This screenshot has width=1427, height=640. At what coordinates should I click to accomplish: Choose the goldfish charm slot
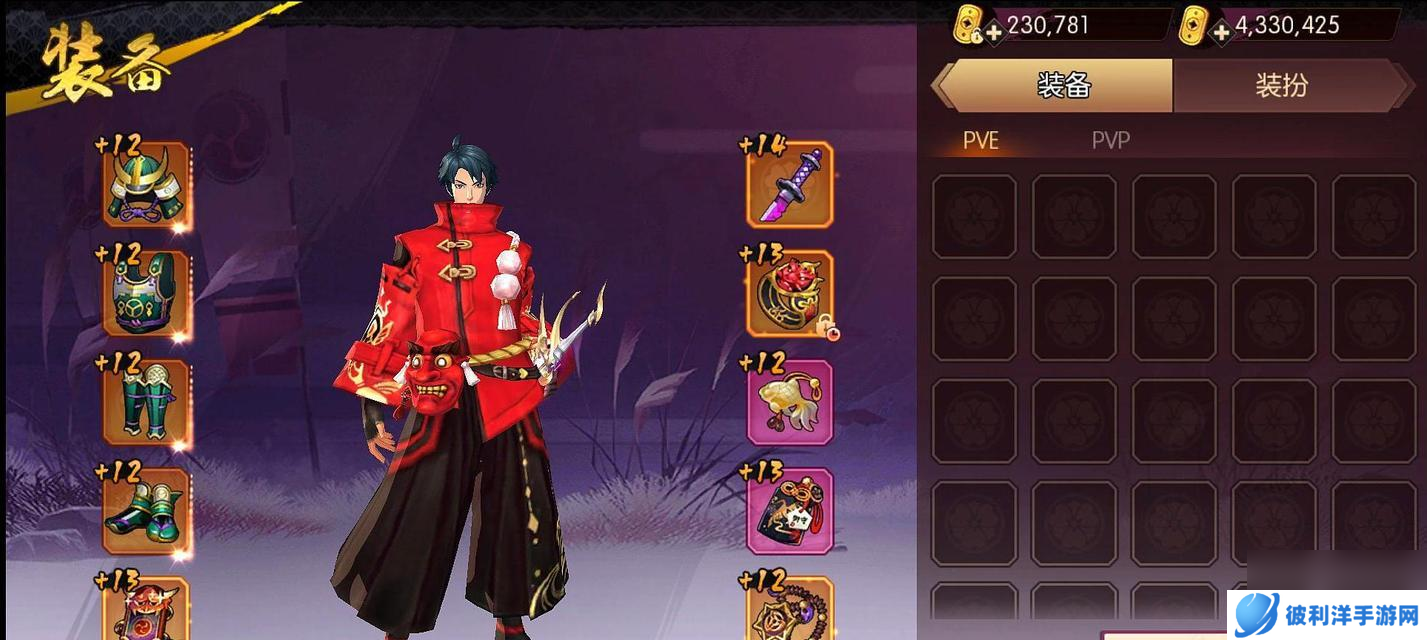point(790,402)
